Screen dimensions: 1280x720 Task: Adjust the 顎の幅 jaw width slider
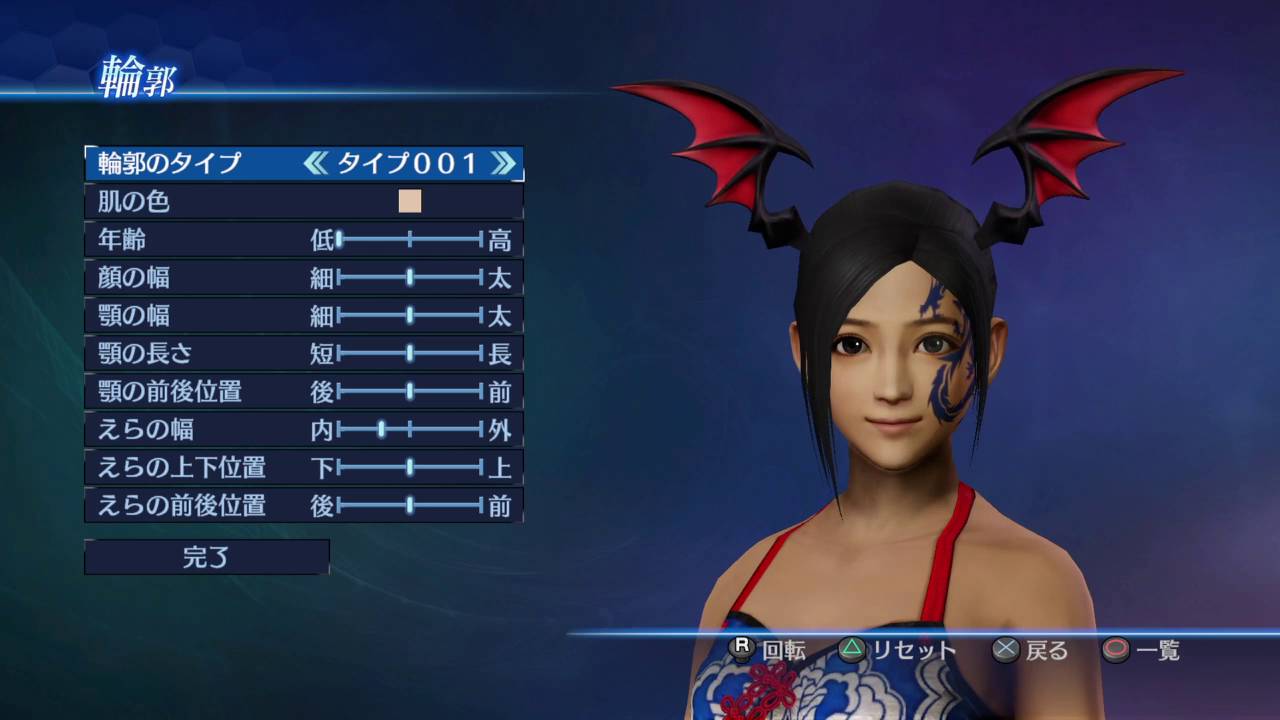coord(410,316)
